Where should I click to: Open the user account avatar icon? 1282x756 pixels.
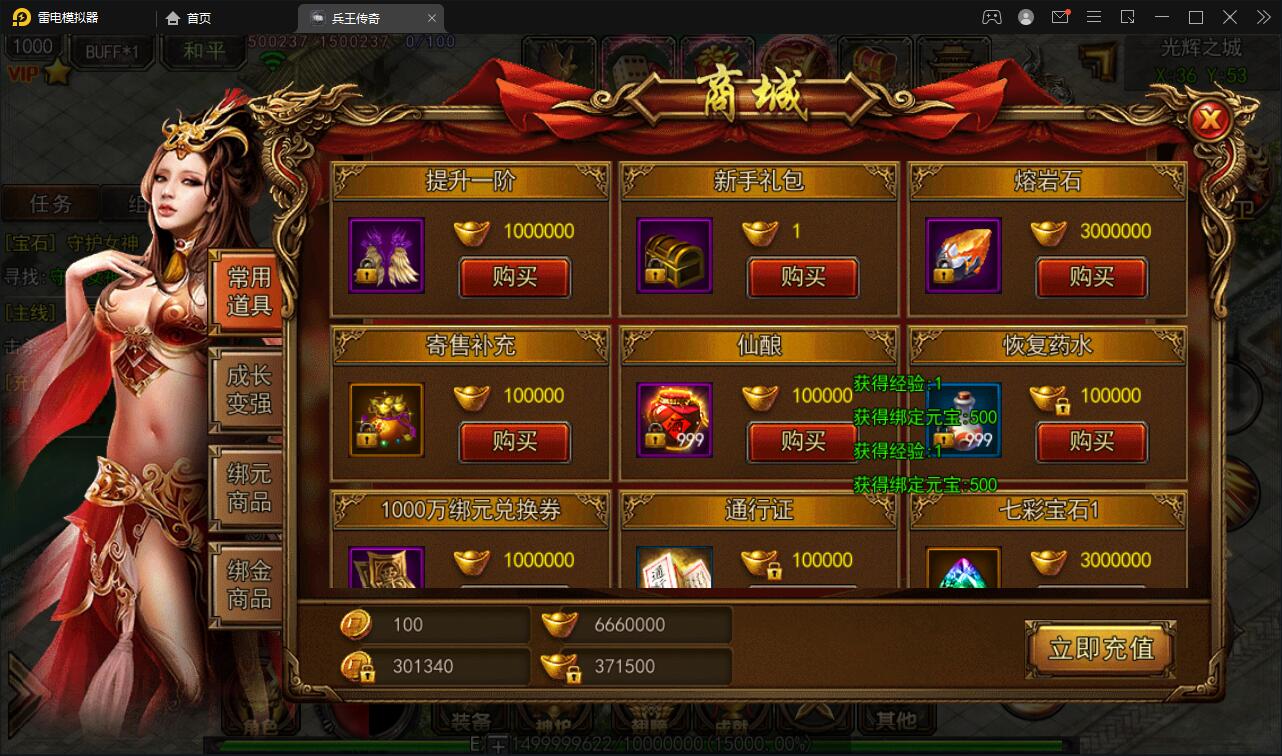pyautogui.click(x=1026, y=17)
